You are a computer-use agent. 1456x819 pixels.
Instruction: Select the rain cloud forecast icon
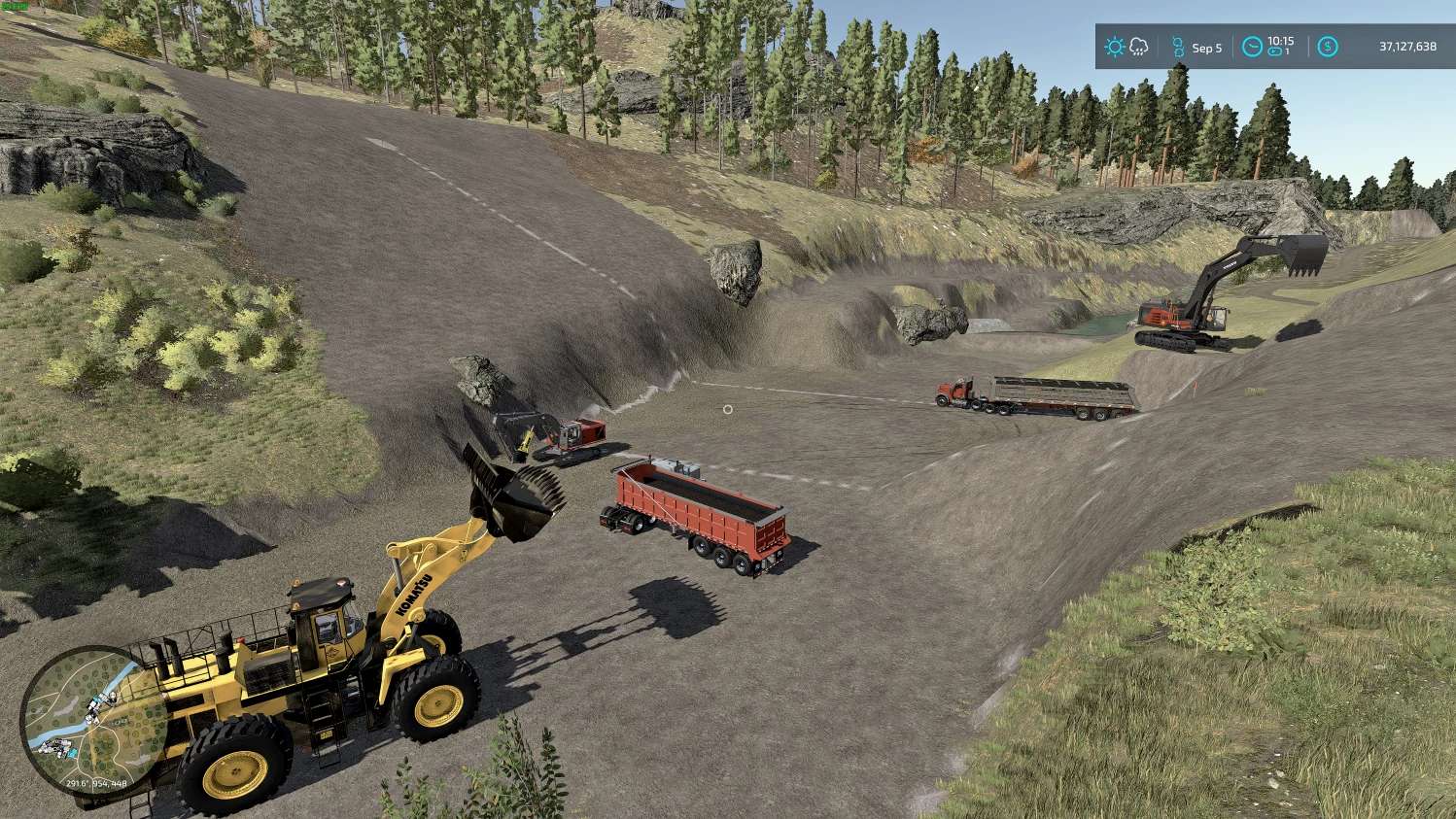coord(1138,47)
